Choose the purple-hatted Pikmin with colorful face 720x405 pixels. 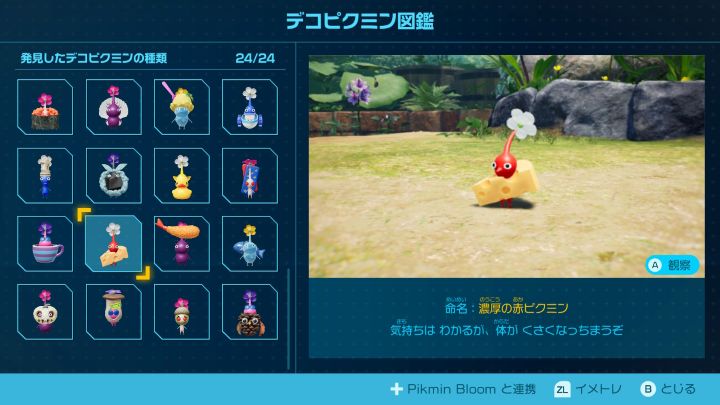tap(113, 311)
